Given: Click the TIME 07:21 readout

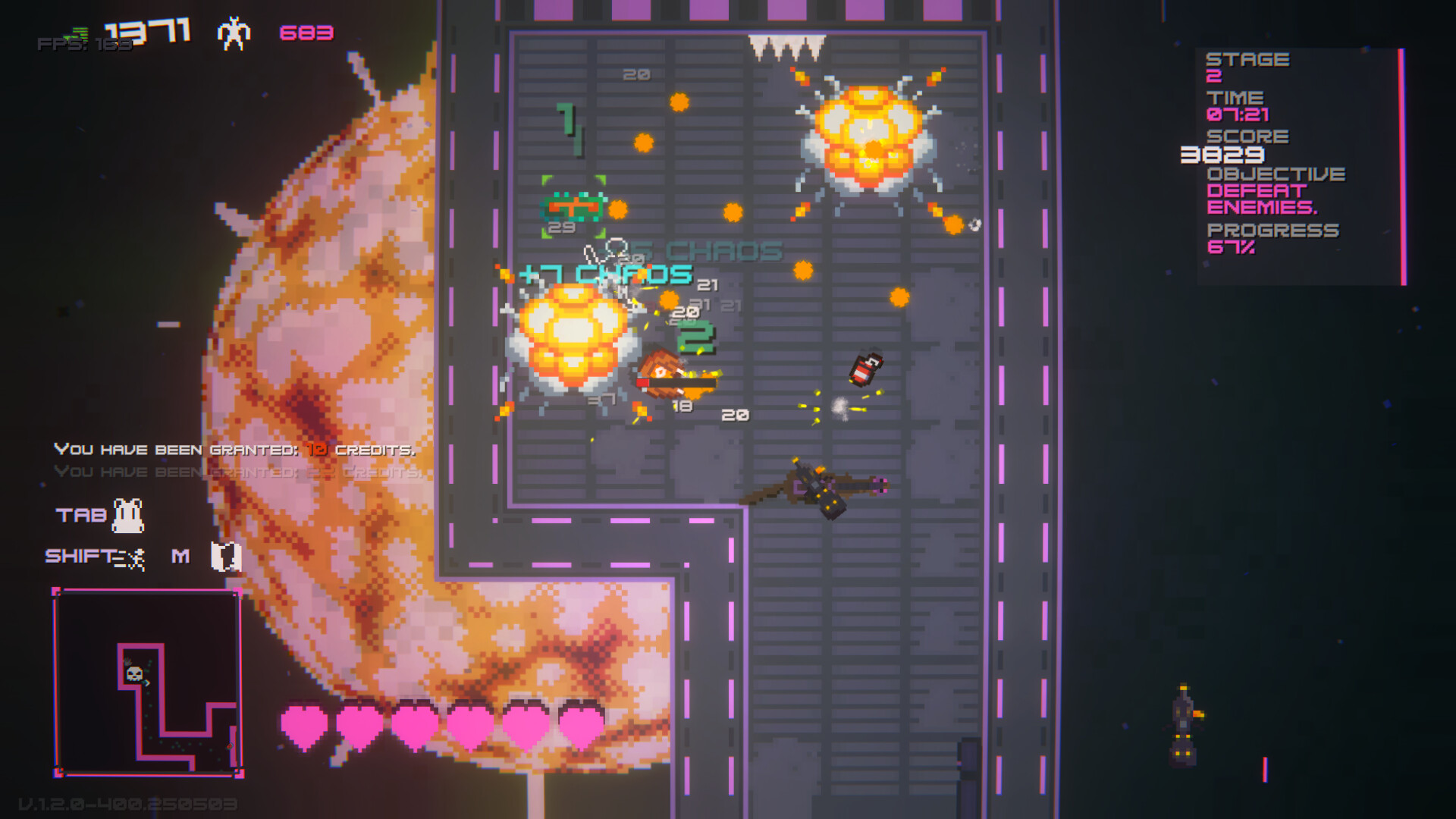Looking at the screenshot, I should [1238, 115].
